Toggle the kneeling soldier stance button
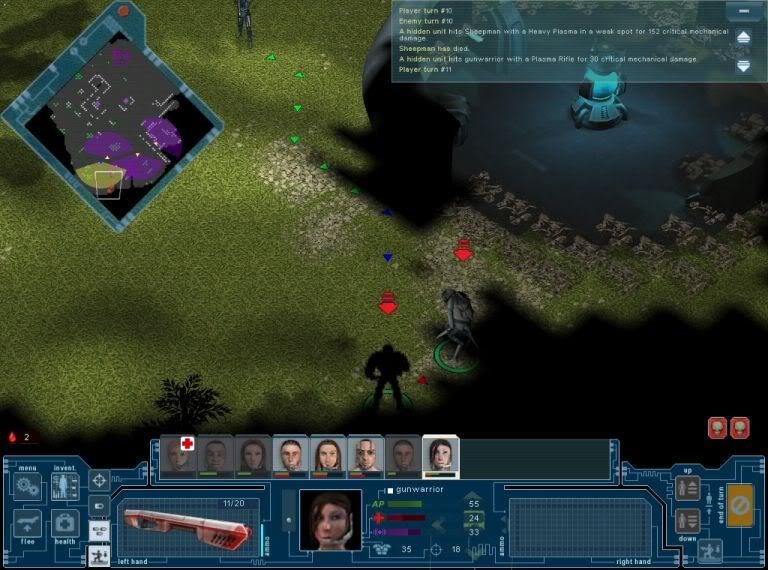Screen dimensions: 768x570 point(711,550)
